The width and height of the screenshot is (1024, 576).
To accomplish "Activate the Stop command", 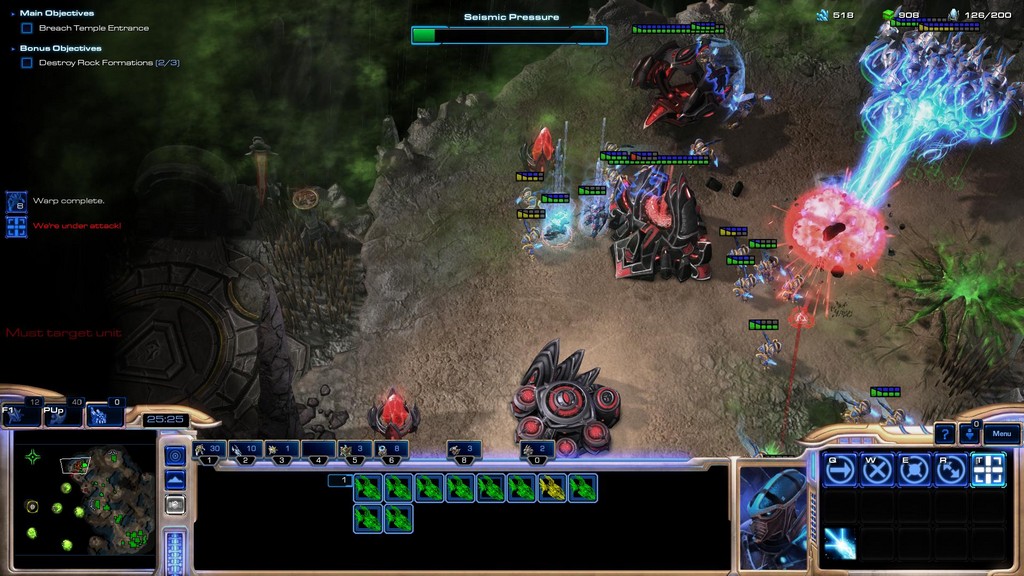I will point(877,469).
